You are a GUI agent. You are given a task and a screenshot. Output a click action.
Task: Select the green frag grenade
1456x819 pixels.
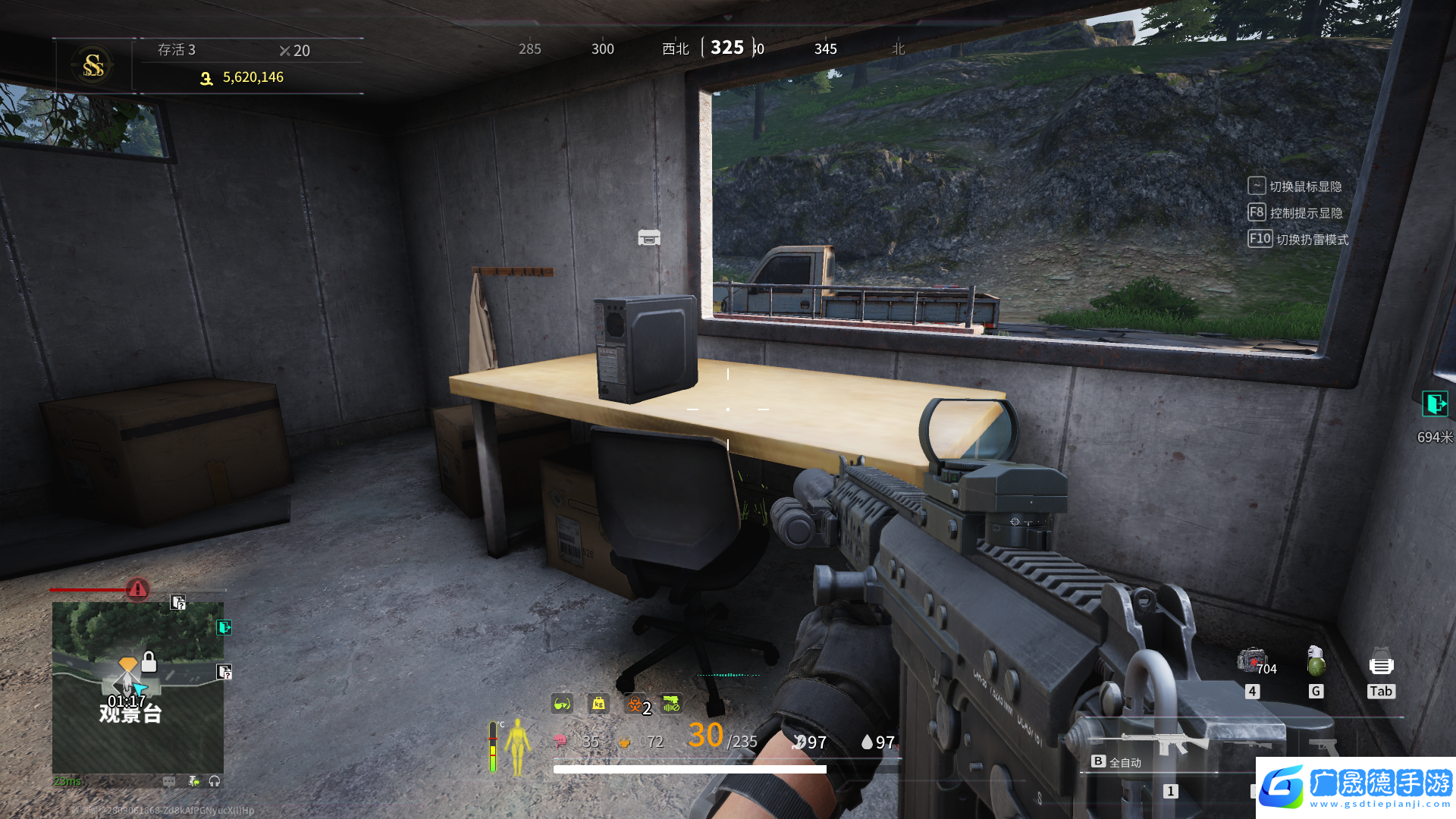pos(1316,661)
